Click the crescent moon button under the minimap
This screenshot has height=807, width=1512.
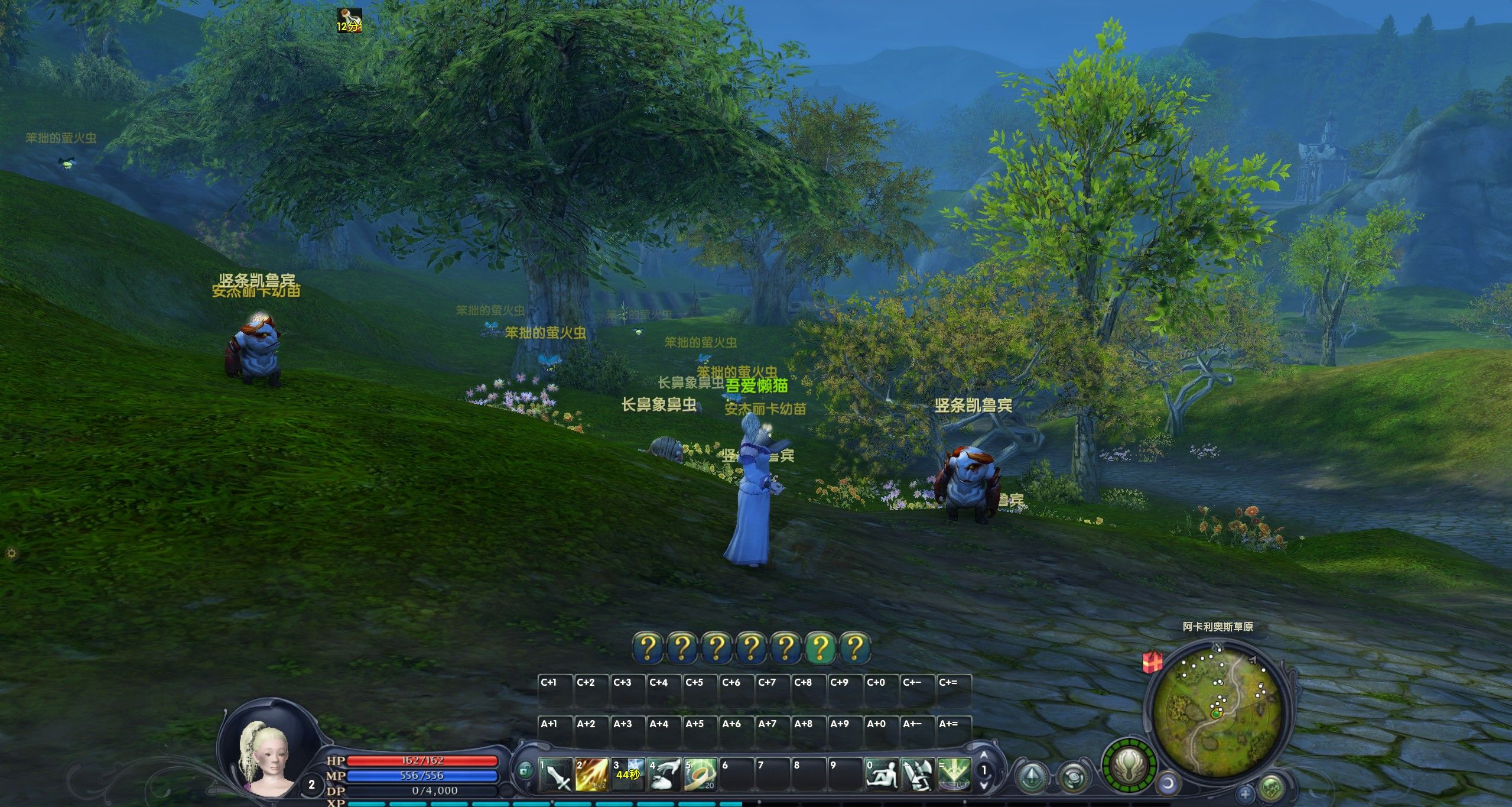coord(1168,785)
